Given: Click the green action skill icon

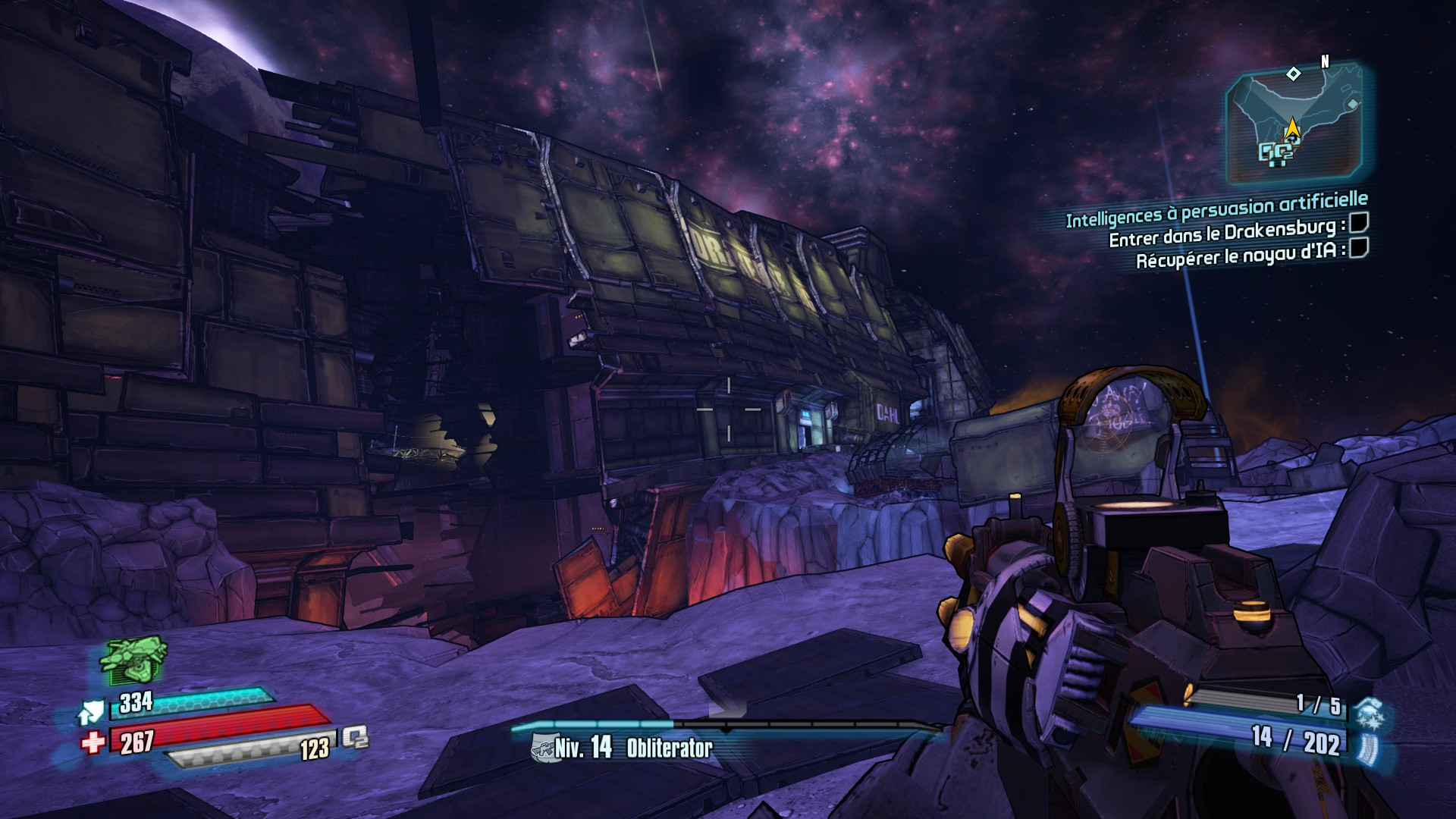Looking at the screenshot, I should coord(133,658).
